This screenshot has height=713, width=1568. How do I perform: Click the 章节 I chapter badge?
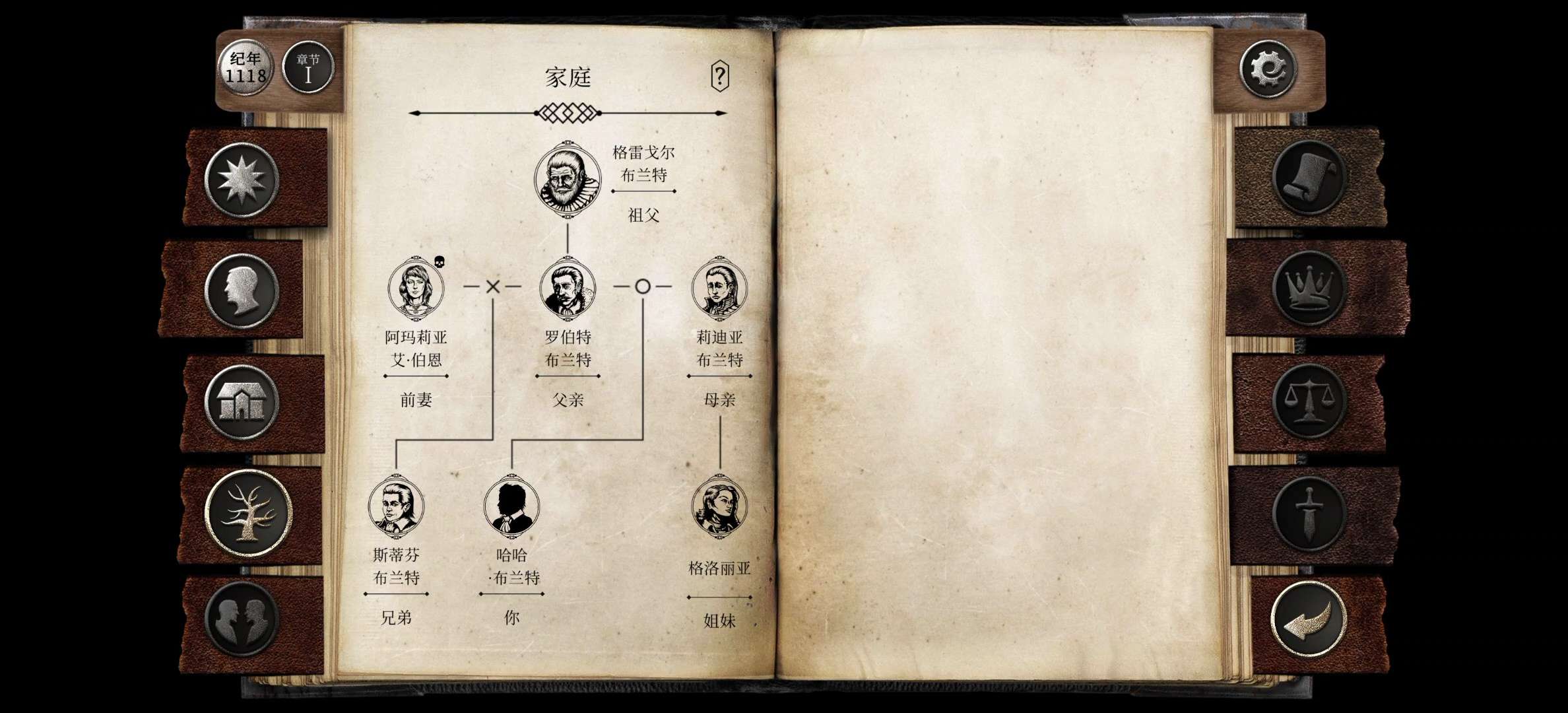308,65
